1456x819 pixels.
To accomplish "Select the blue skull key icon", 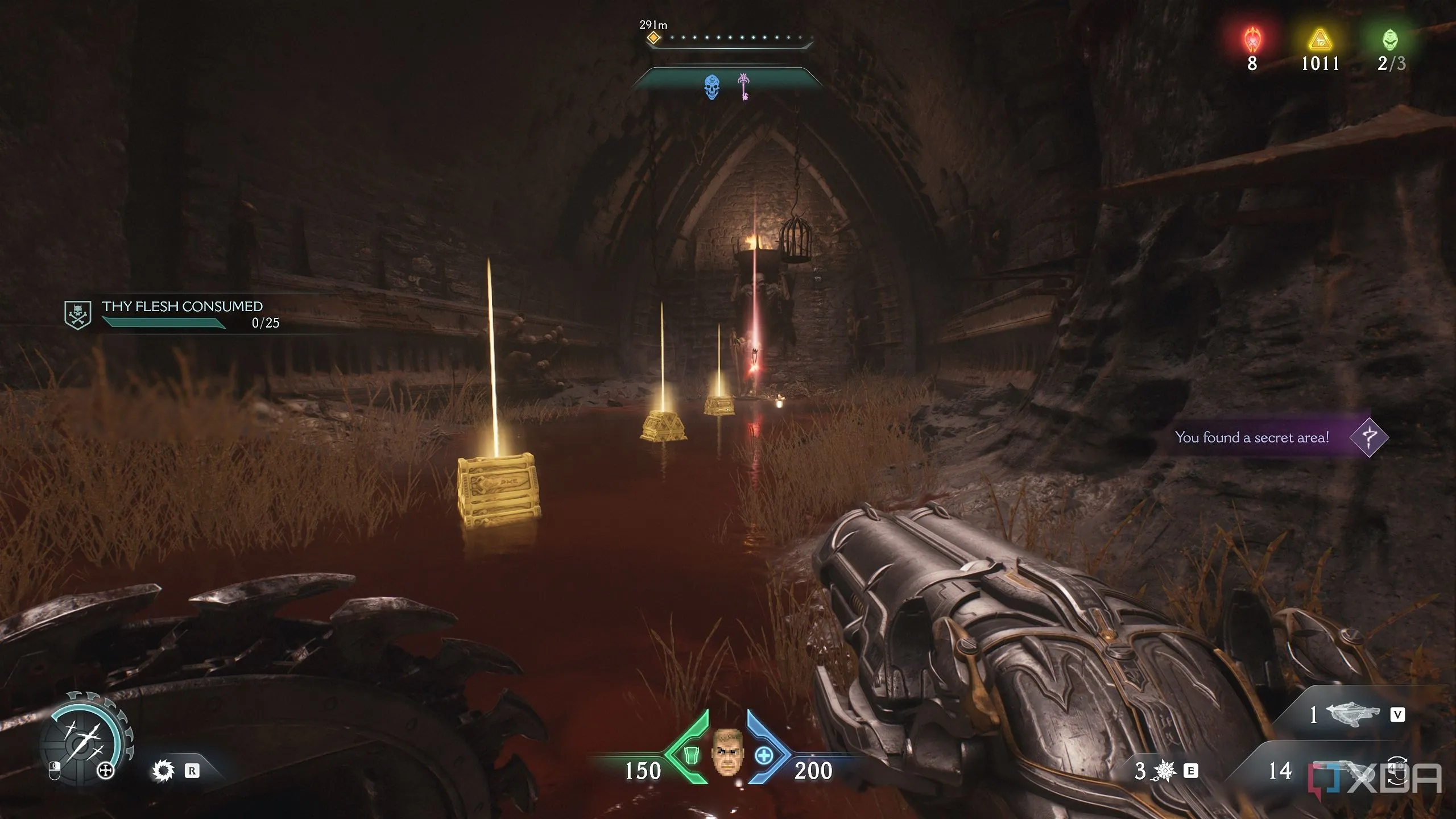I will click(x=712, y=87).
